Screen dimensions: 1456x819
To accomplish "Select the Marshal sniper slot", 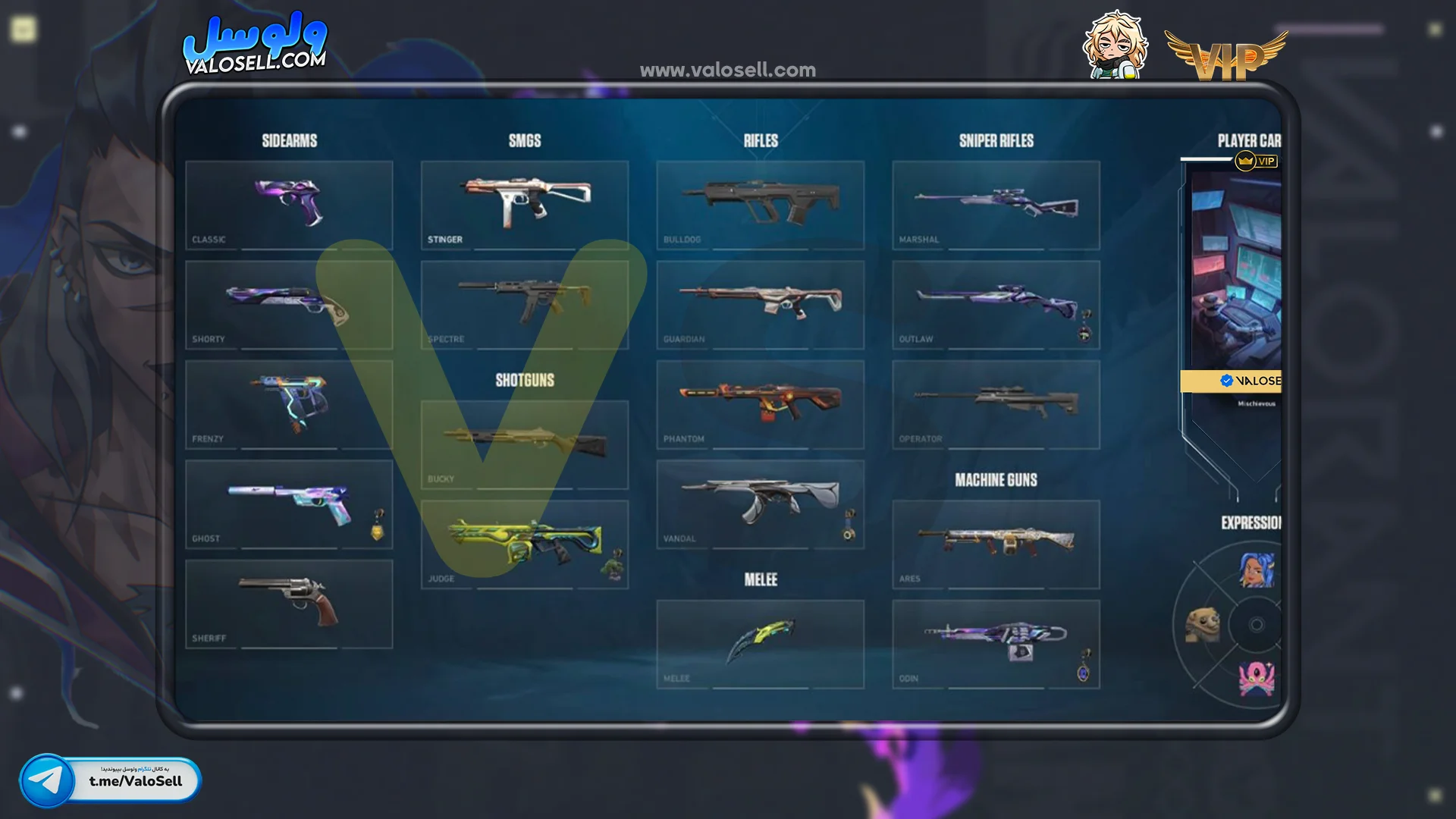I will click(x=996, y=205).
